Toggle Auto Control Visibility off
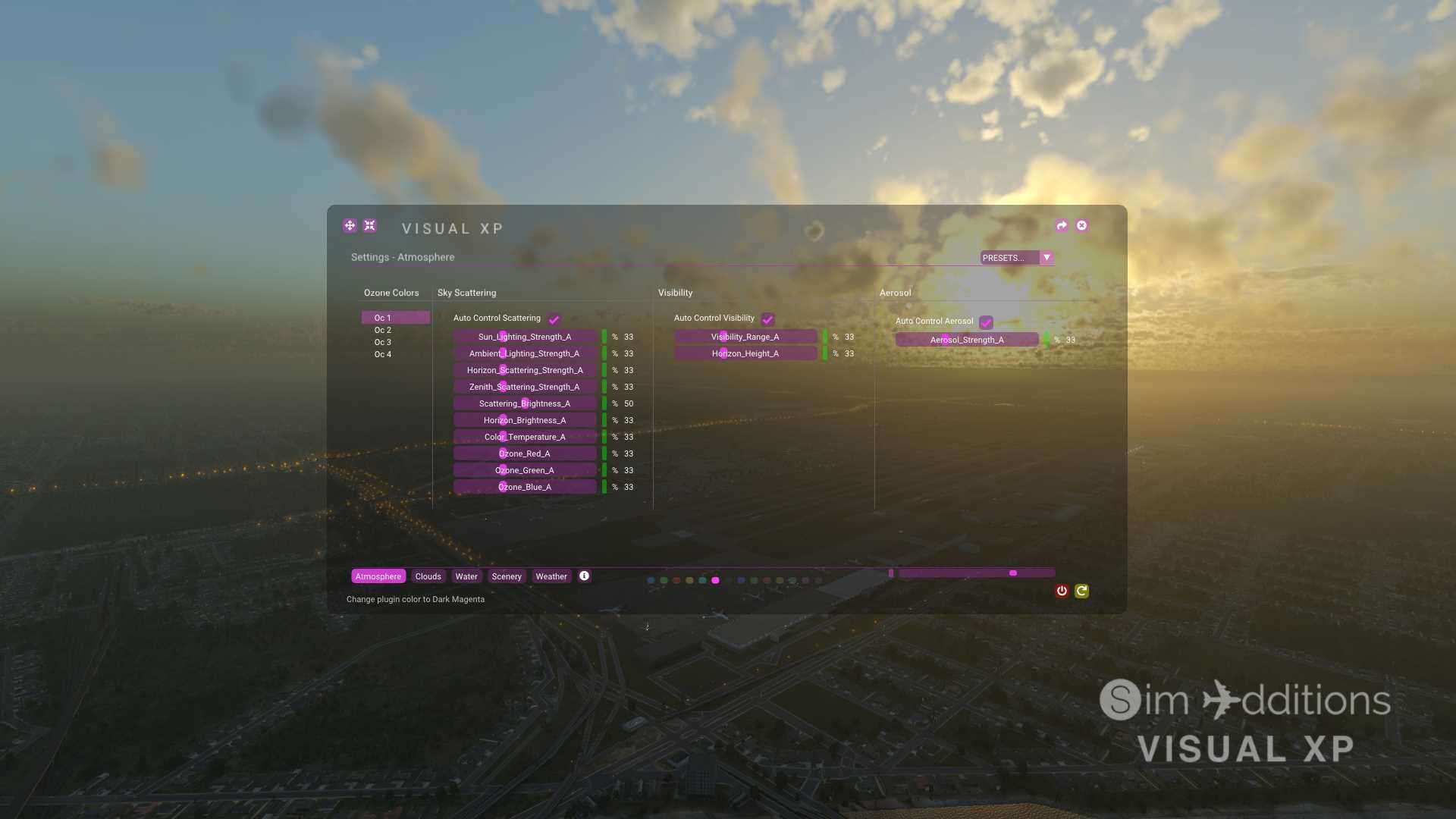This screenshot has height=819, width=1456. coord(769,319)
